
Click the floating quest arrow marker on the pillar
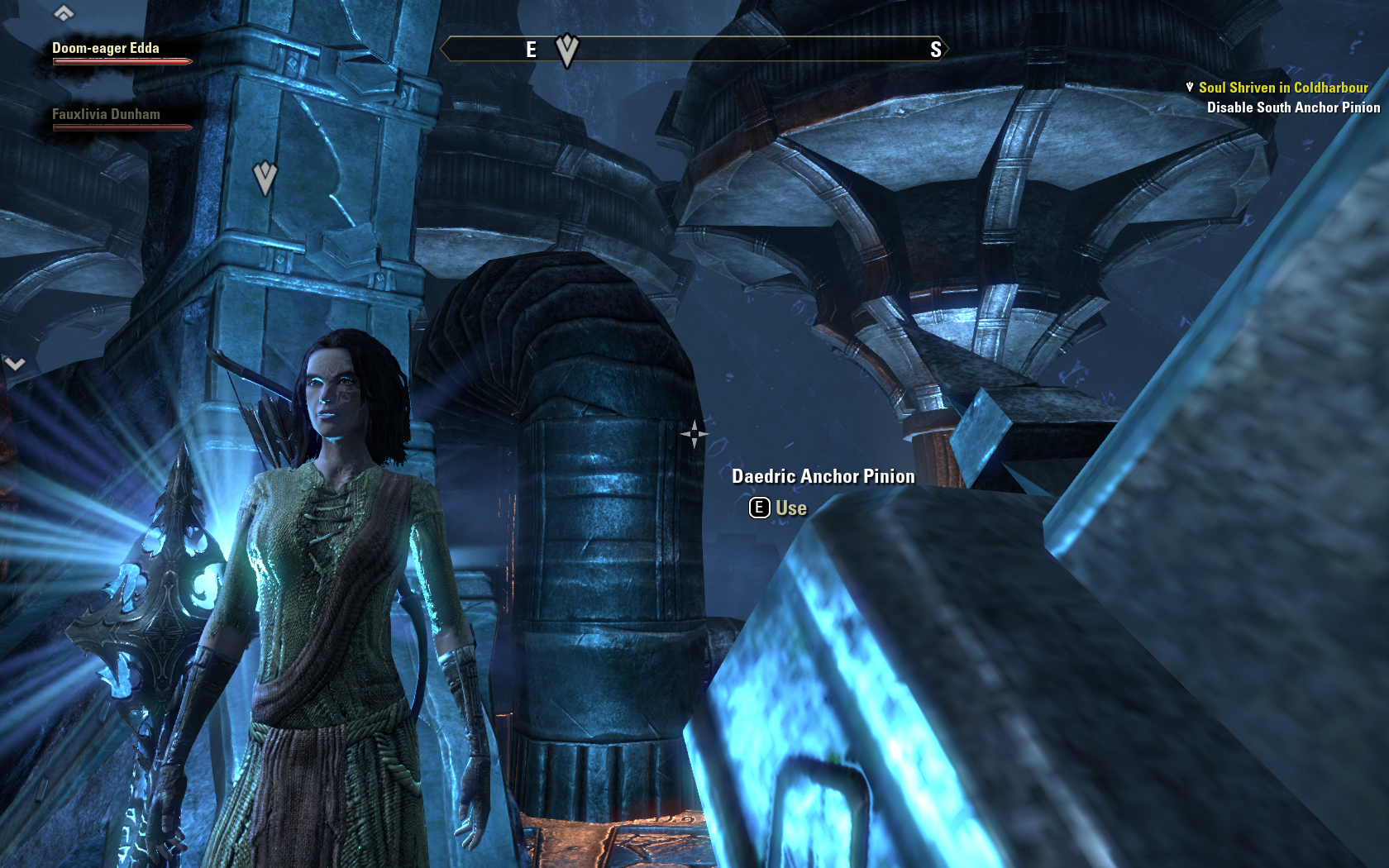tap(265, 178)
